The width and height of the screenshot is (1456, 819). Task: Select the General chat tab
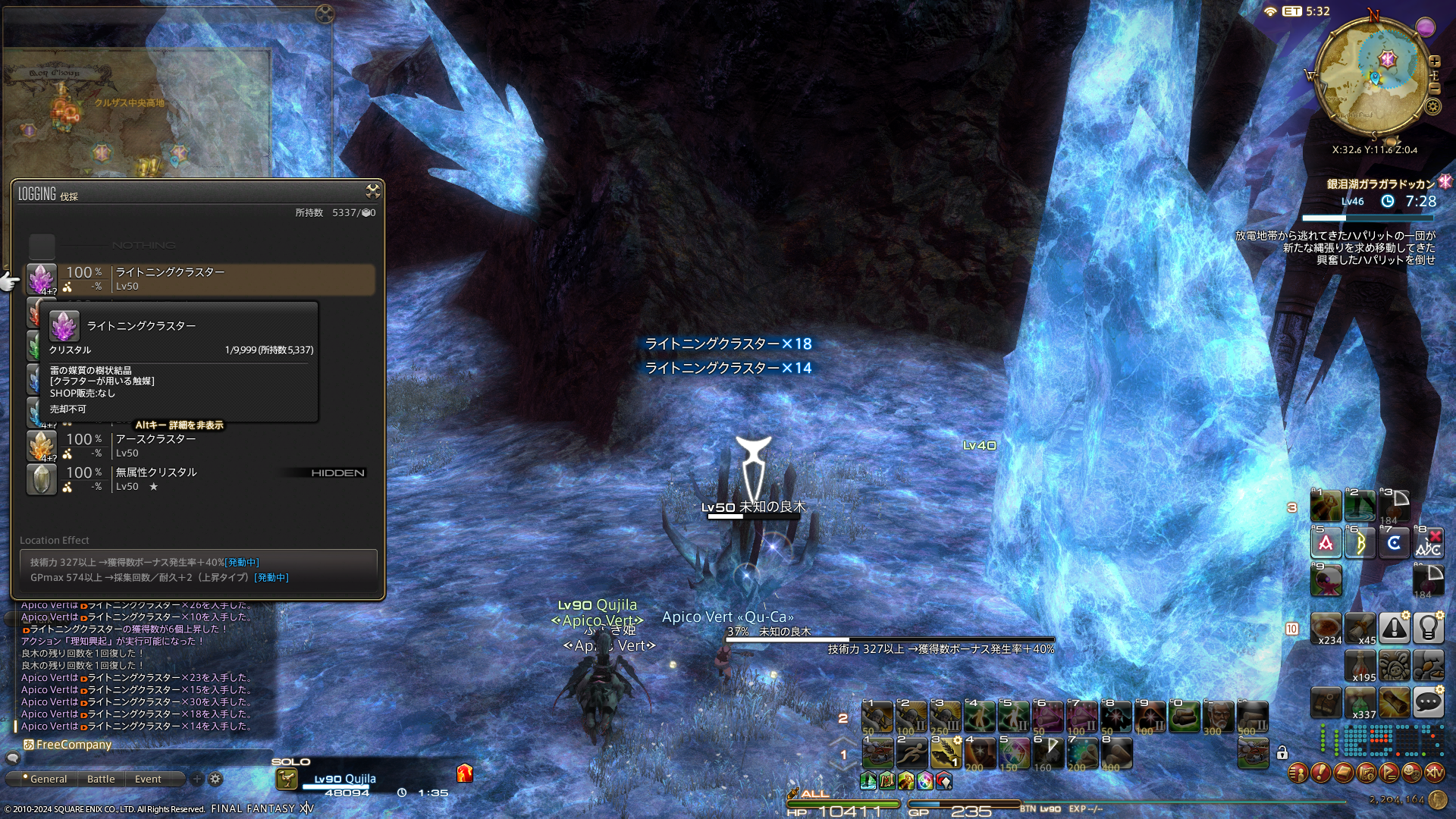click(48, 779)
